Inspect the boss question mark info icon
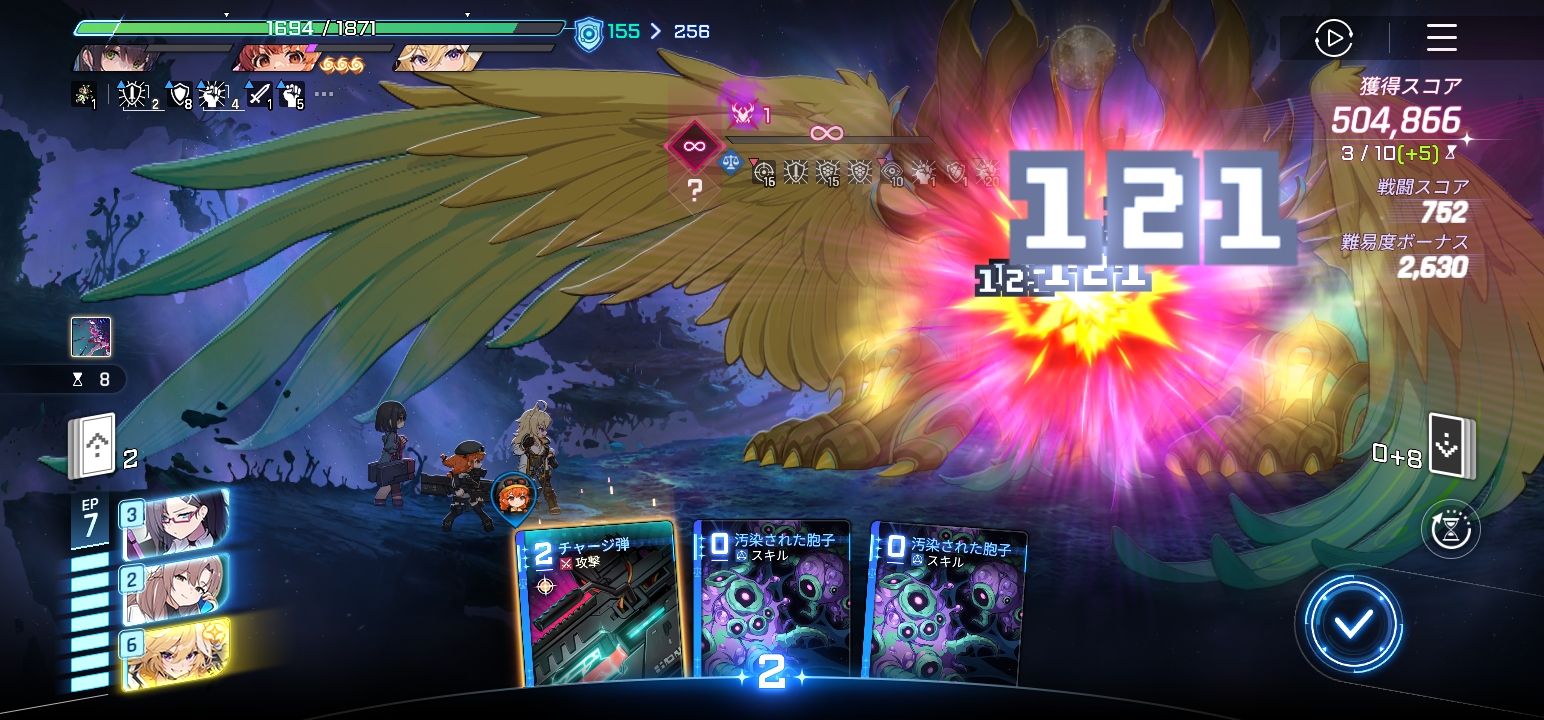This screenshot has width=1544, height=720. (695, 191)
